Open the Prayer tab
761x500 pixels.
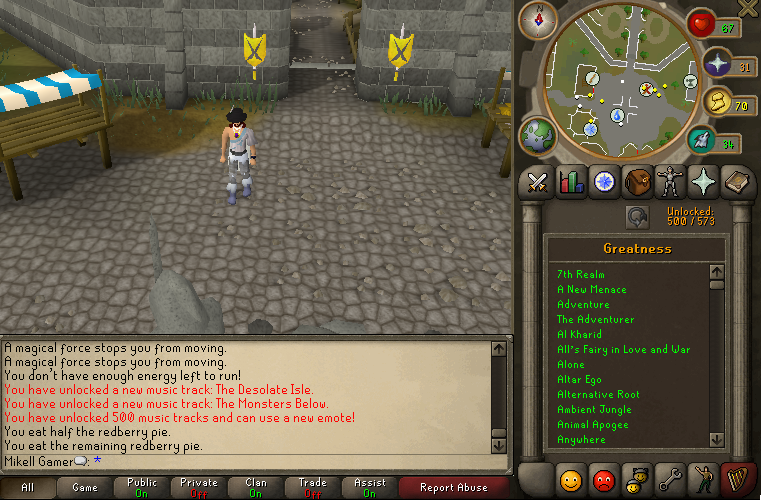point(703,182)
